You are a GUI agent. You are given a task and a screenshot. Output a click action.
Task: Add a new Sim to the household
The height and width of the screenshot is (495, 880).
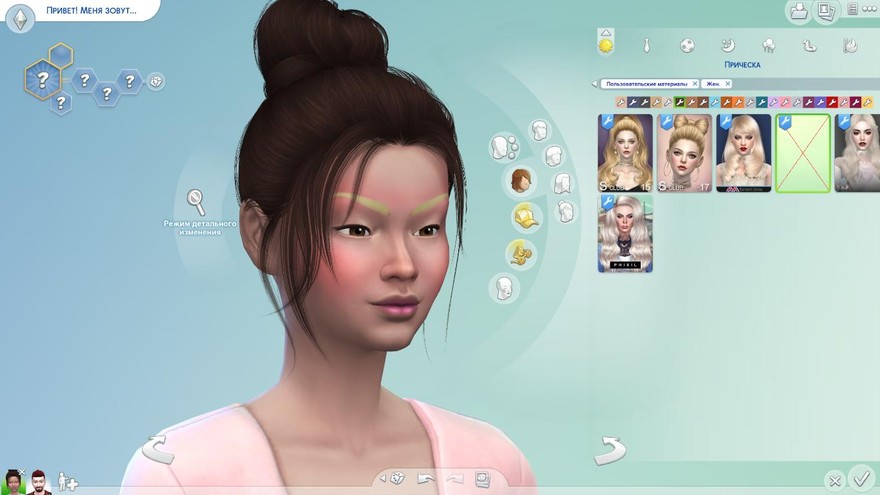(67, 481)
